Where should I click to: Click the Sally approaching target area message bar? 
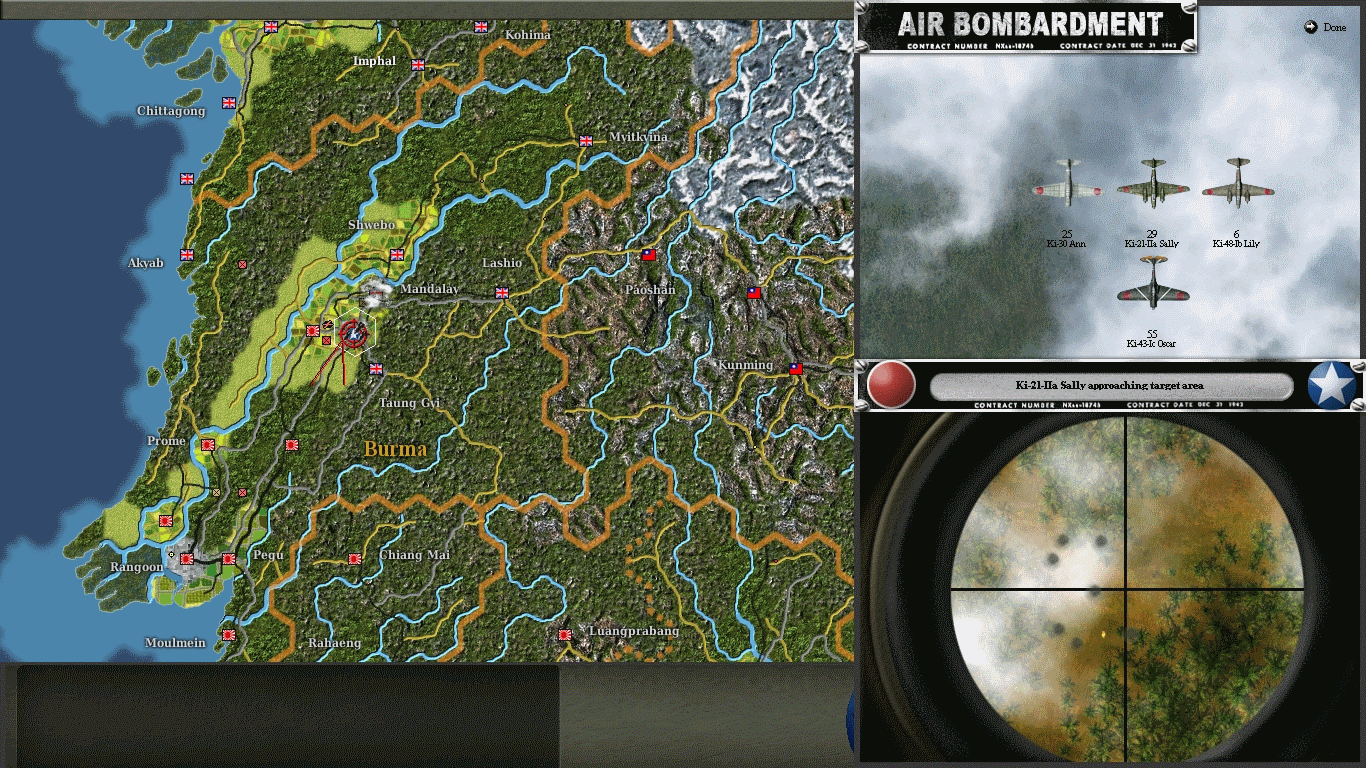[x=1110, y=385]
